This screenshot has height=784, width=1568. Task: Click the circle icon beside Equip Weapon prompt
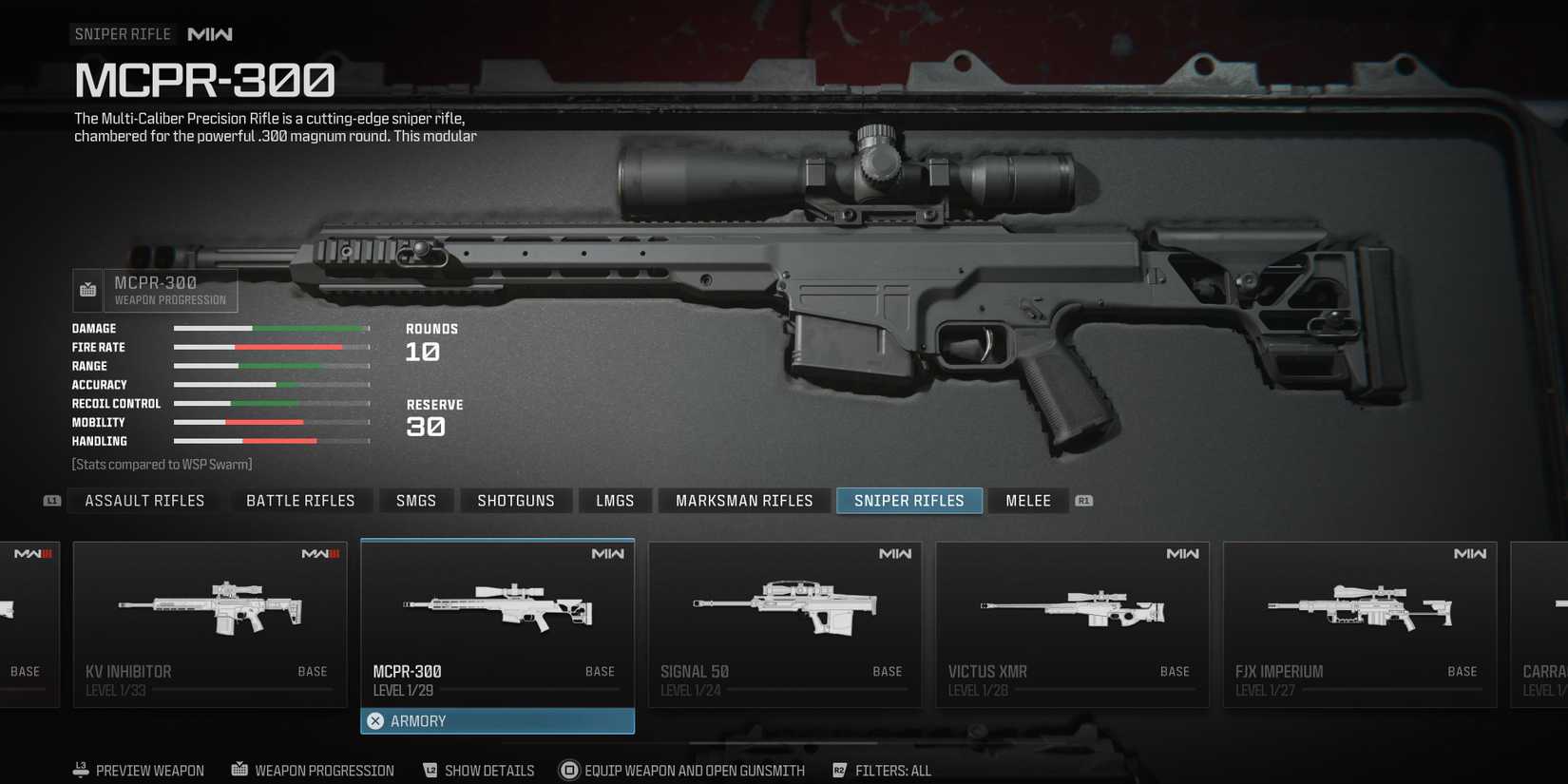click(x=570, y=770)
